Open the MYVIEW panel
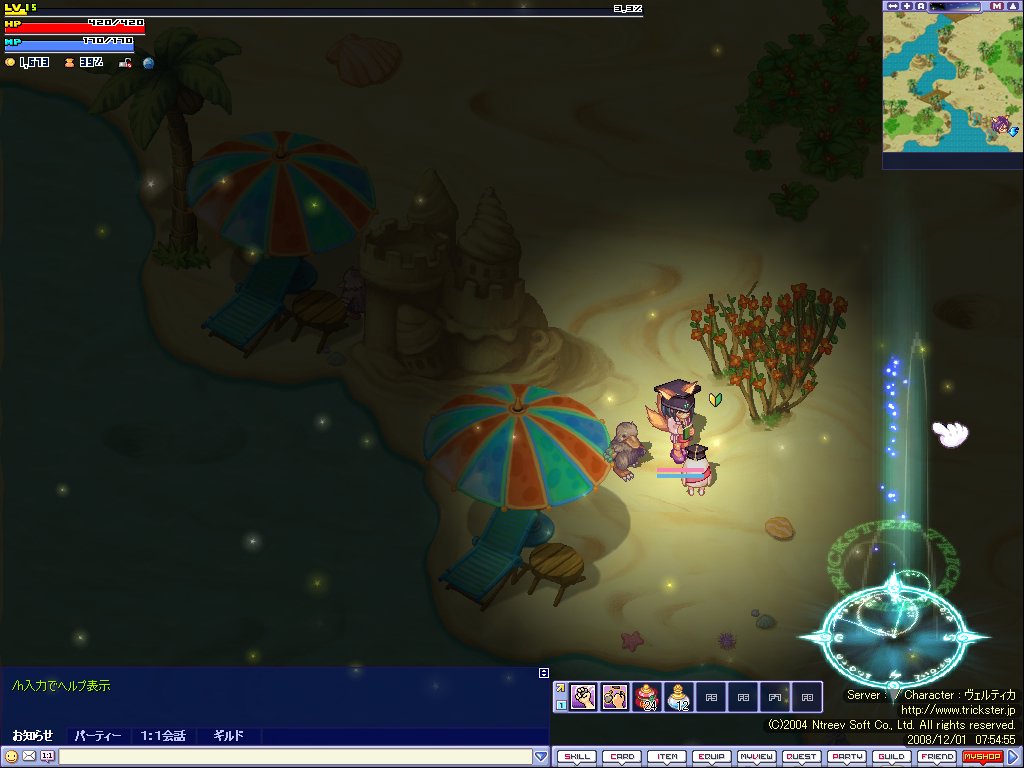 [757, 757]
